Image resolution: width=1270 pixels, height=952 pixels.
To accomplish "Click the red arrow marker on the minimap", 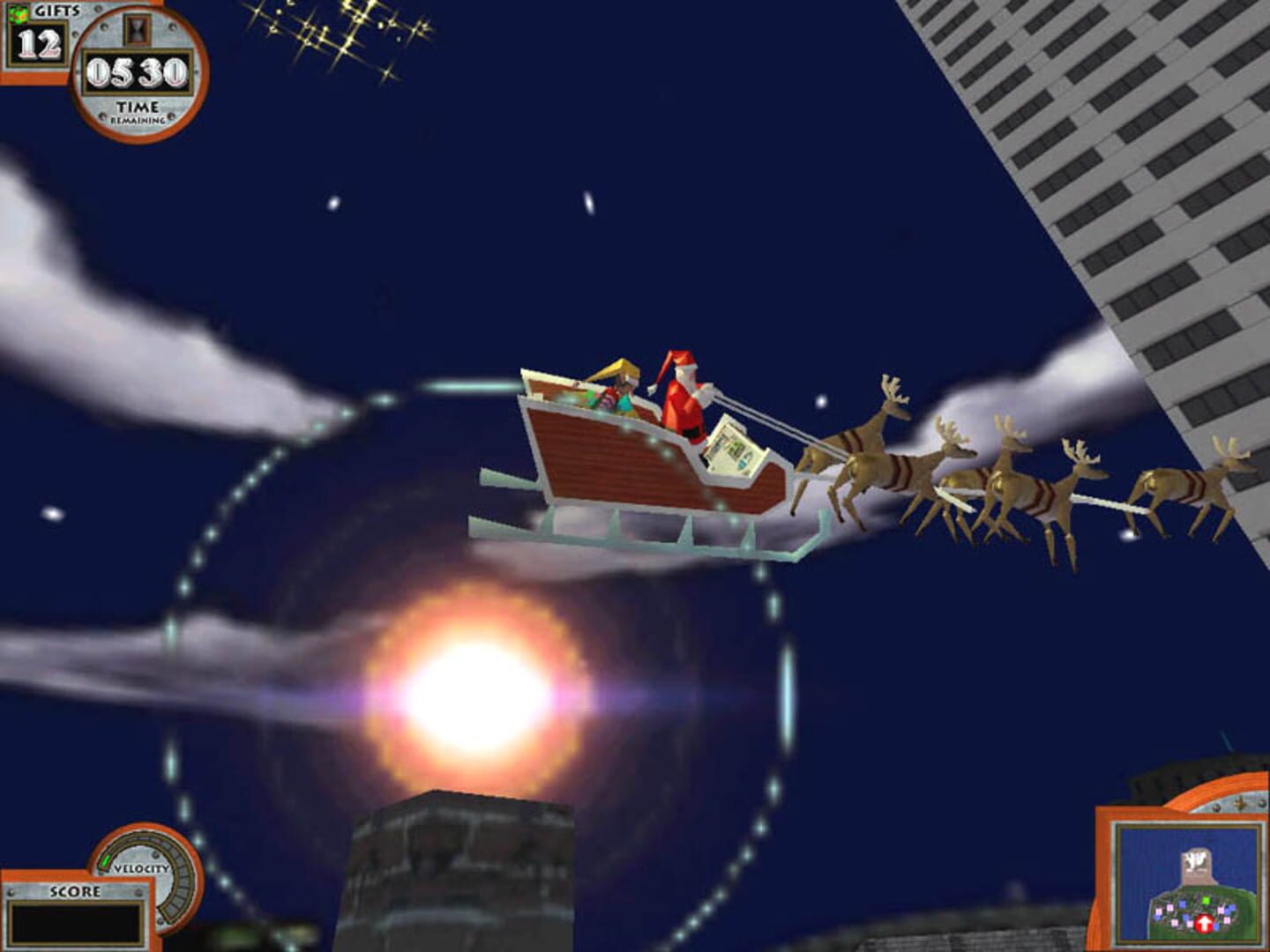I will (x=1205, y=924).
